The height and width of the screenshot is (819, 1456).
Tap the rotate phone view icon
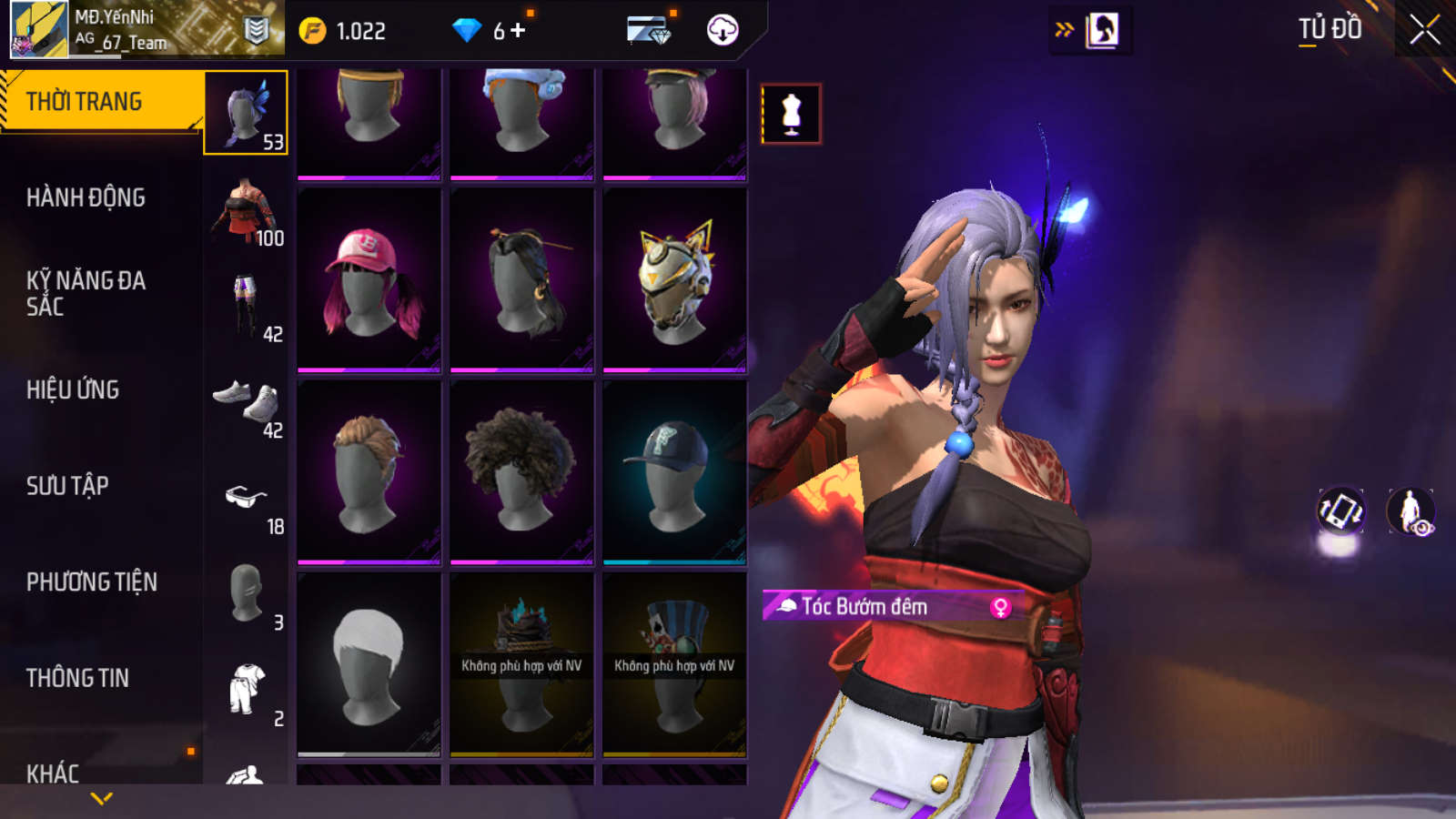pyautogui.click(x=1340, y=511)
